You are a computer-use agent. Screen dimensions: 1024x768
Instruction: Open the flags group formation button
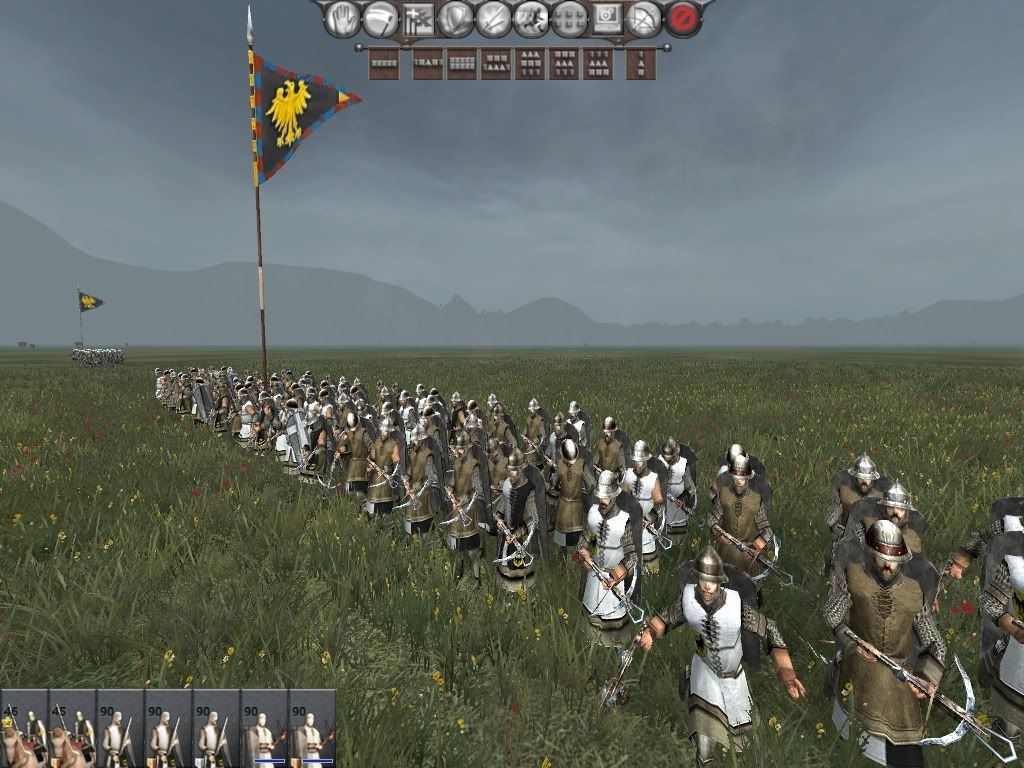[418, 18]
